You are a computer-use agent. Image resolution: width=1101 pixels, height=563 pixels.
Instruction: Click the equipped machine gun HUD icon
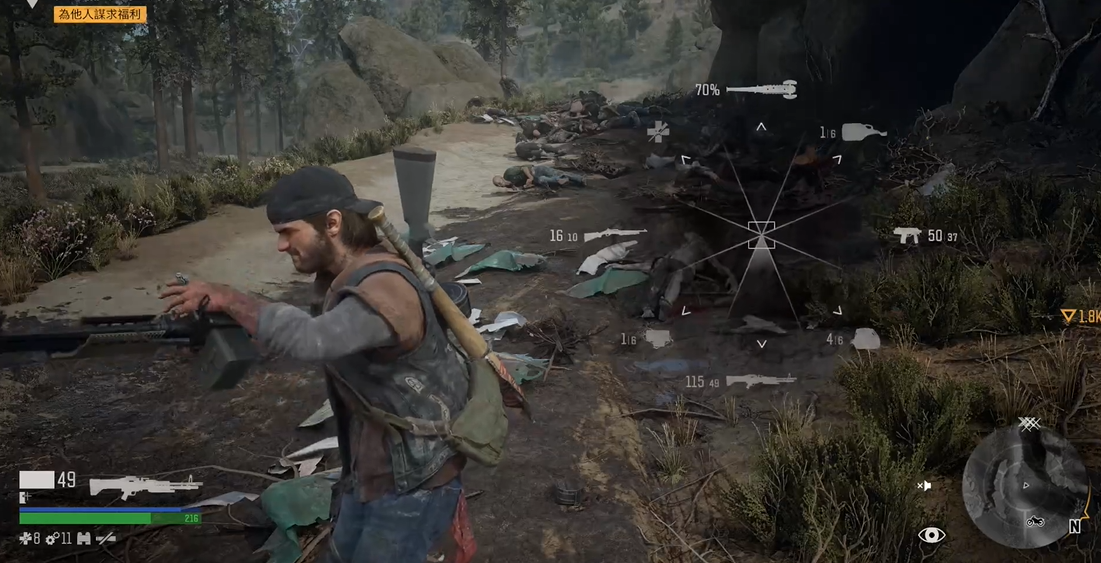pos(145,486)
